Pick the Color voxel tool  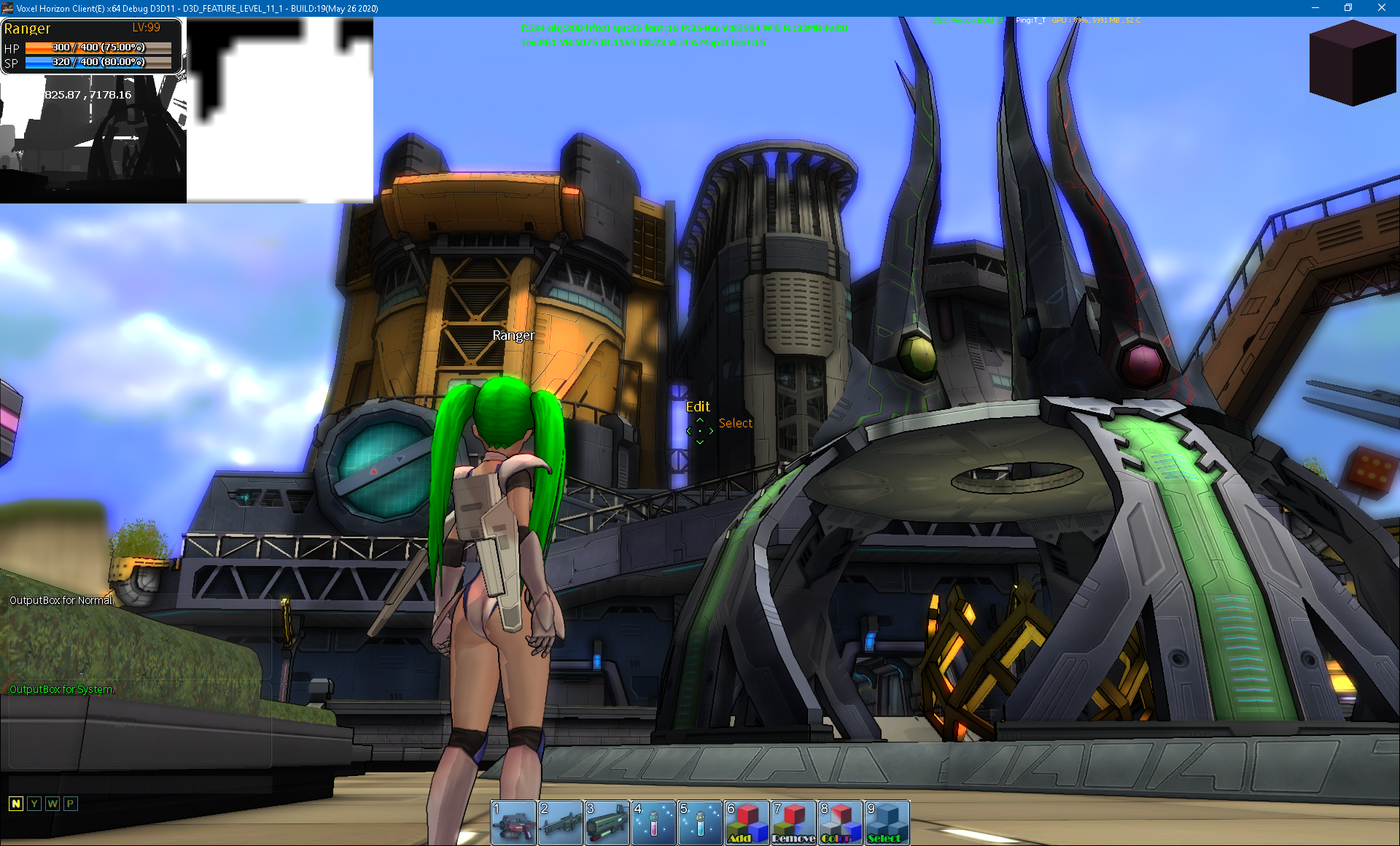click(841, 823)
